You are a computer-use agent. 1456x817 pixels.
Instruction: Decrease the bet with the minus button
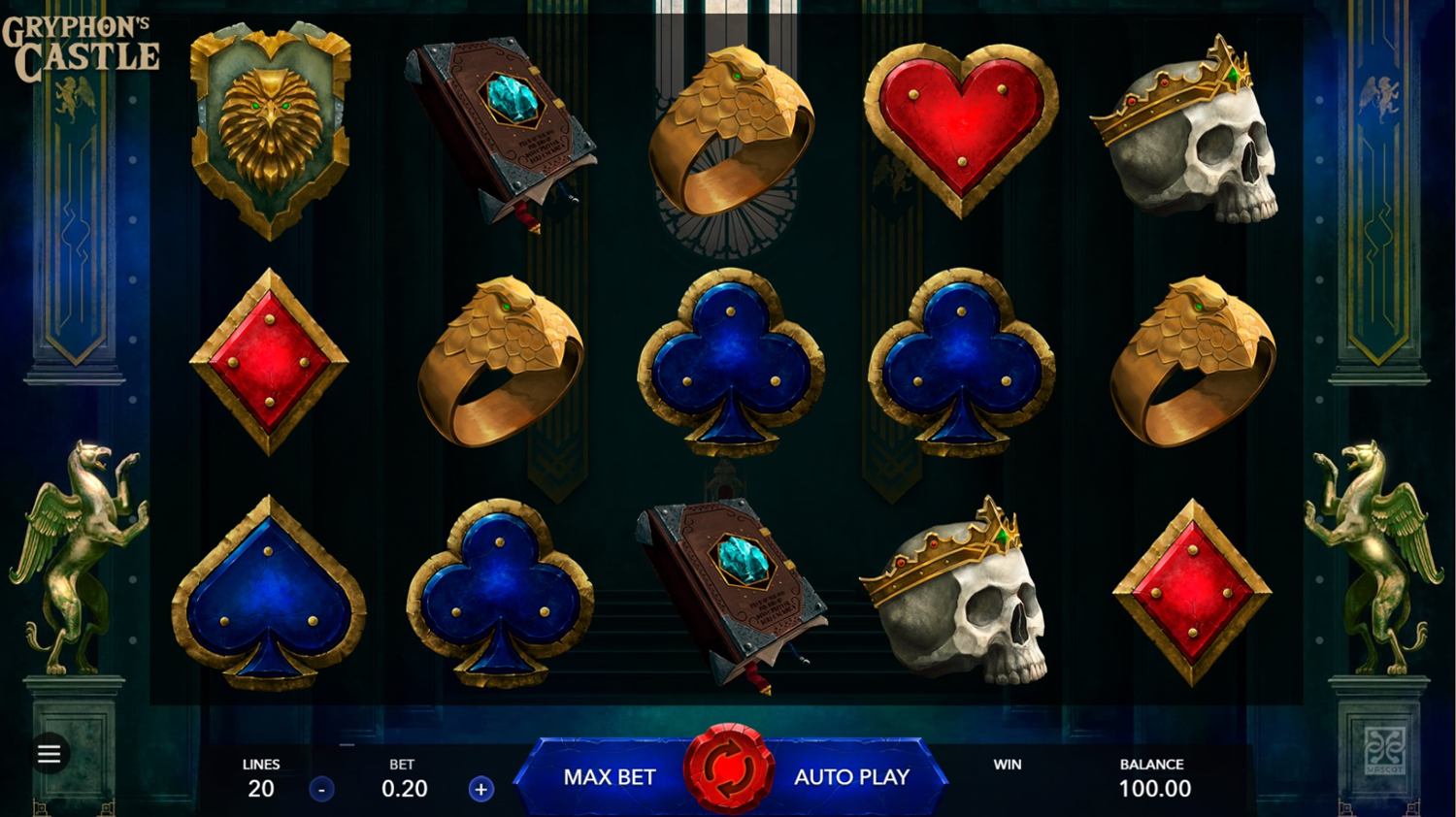321,789
